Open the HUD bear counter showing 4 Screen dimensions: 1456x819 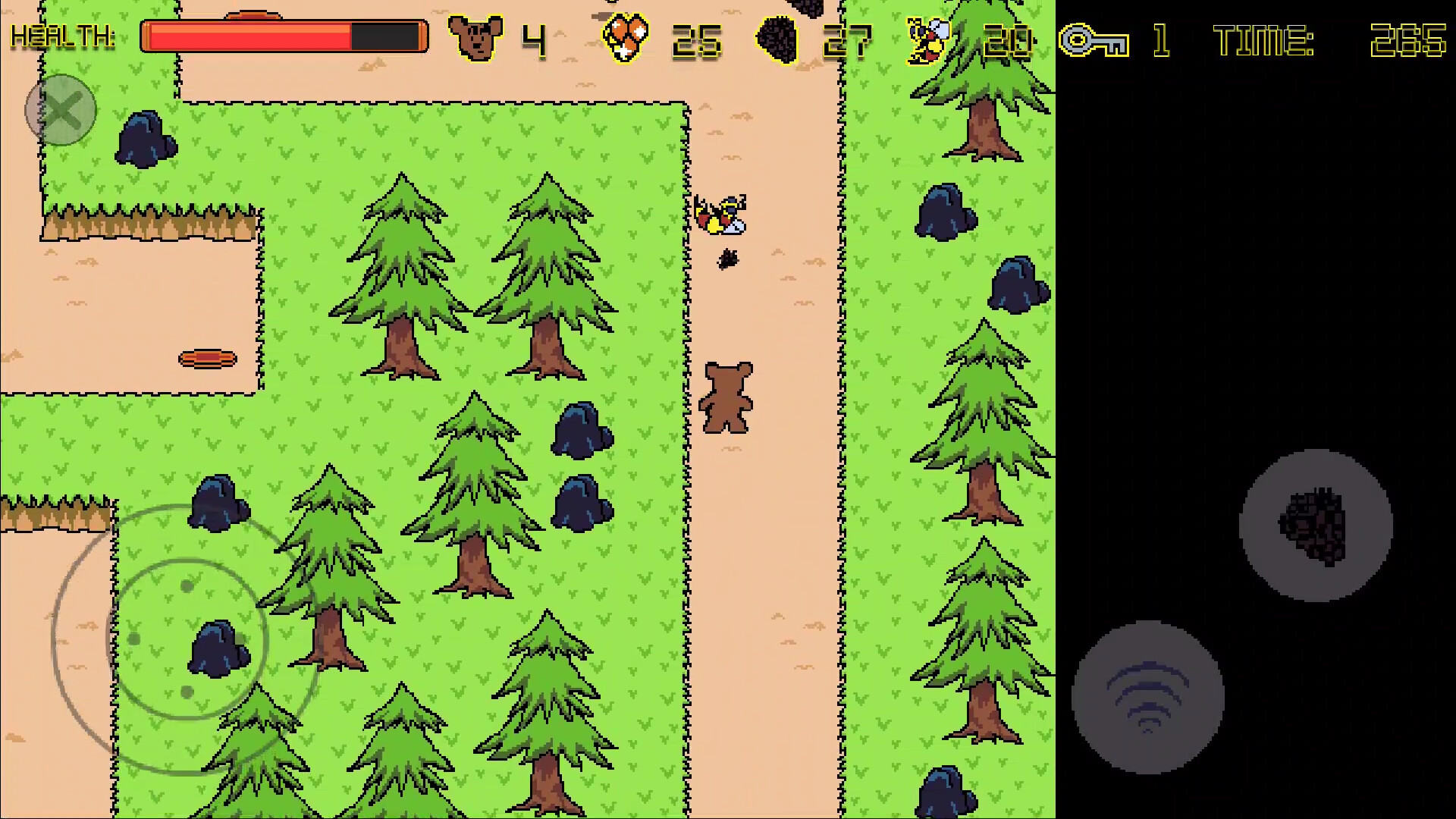click(x=532, y=39)
